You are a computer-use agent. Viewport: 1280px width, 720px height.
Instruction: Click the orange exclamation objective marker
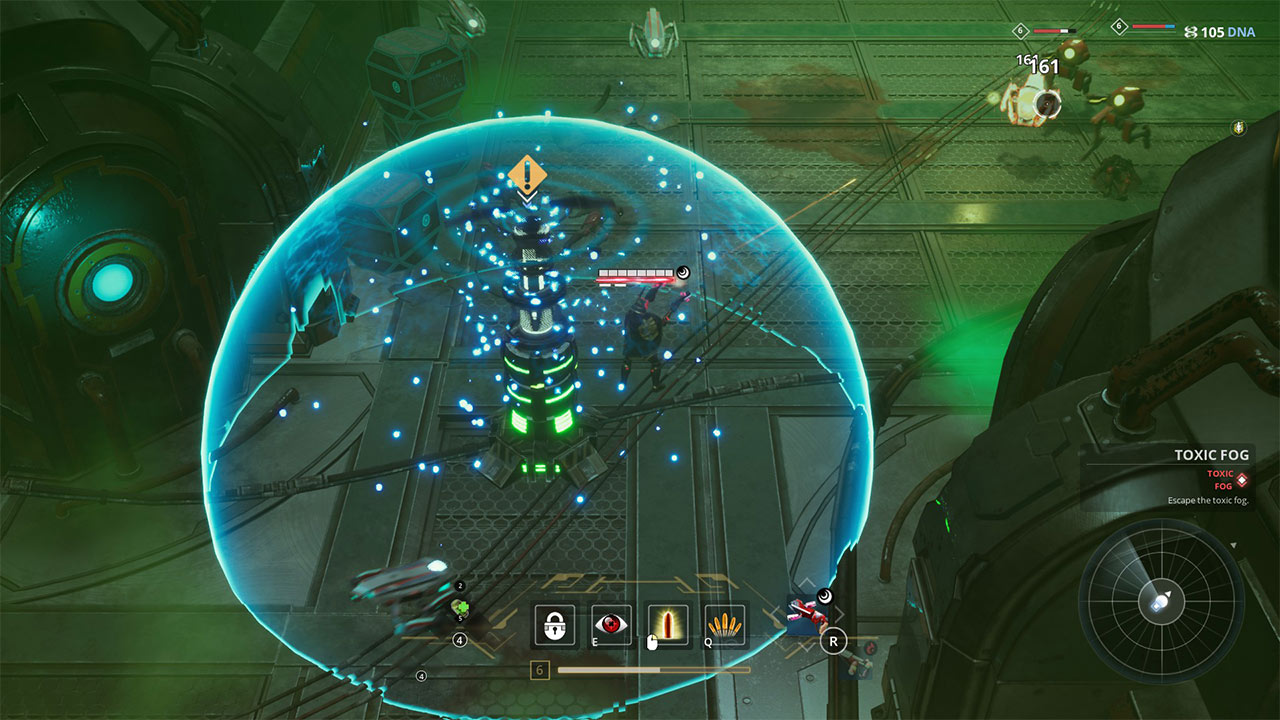(x=527, y=175)
